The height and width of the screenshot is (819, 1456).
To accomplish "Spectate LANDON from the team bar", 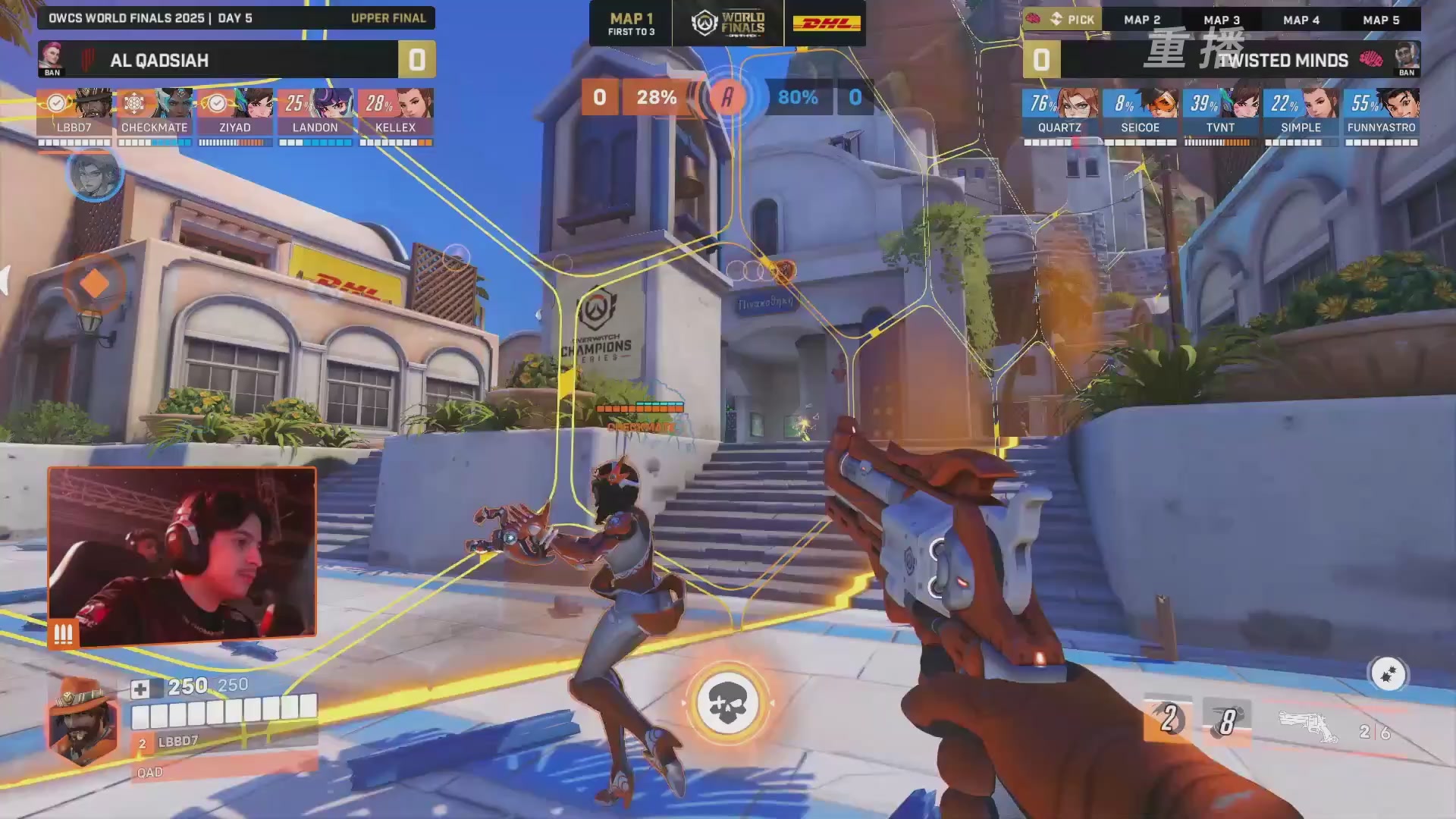I will pos(315,112).
